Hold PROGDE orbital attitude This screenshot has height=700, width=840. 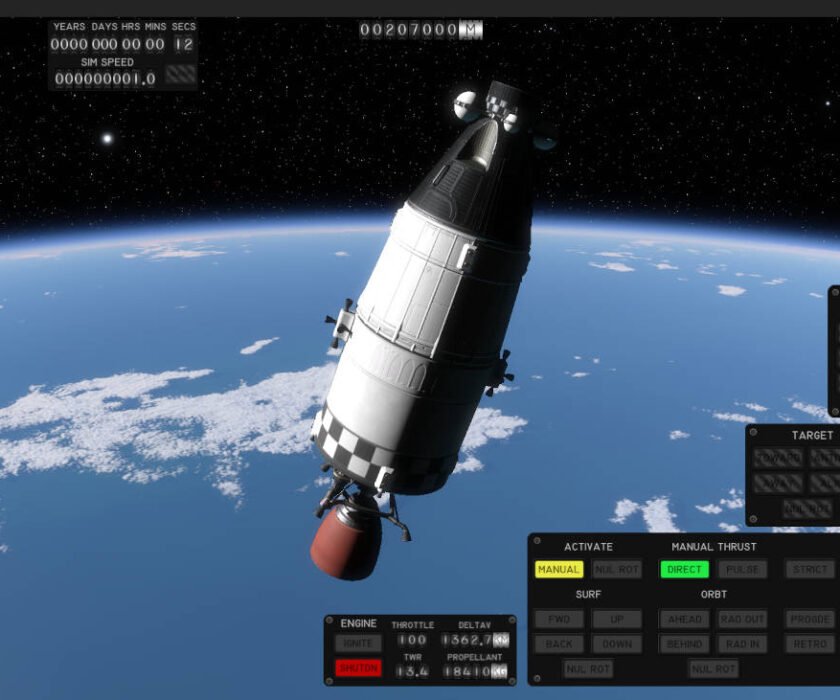coord(809,620)
